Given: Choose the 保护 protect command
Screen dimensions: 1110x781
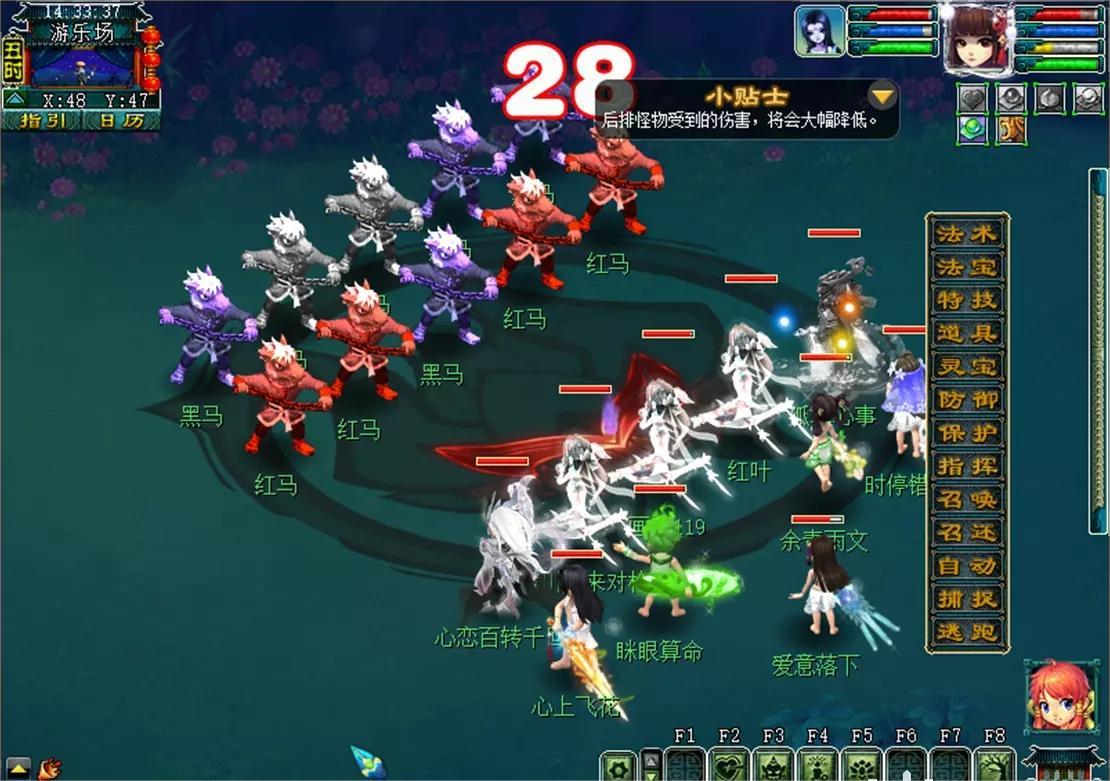Looking at the screenshot, I should pyautogui.click(x=966, y=433).
